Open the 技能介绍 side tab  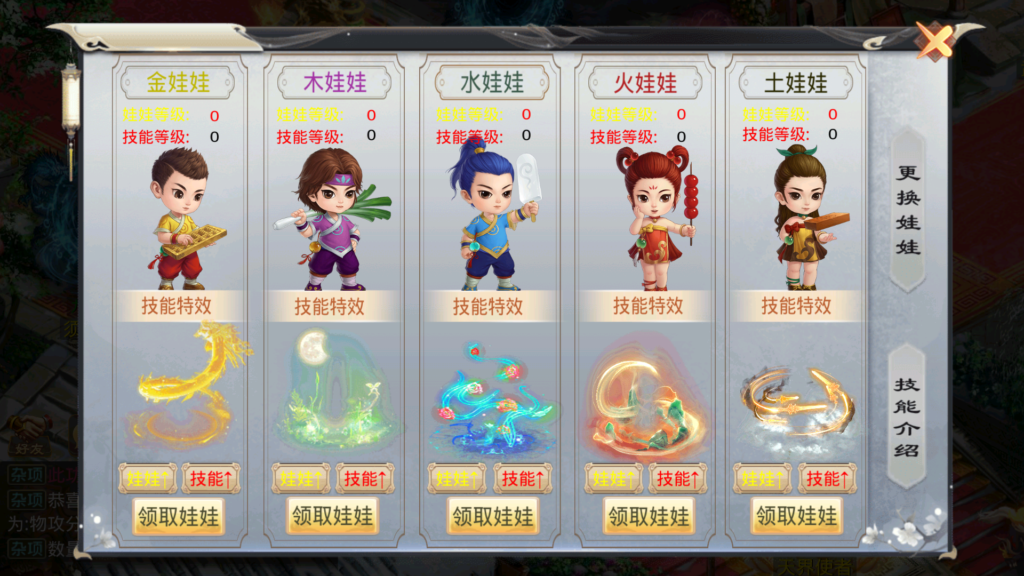coord(908,416)
